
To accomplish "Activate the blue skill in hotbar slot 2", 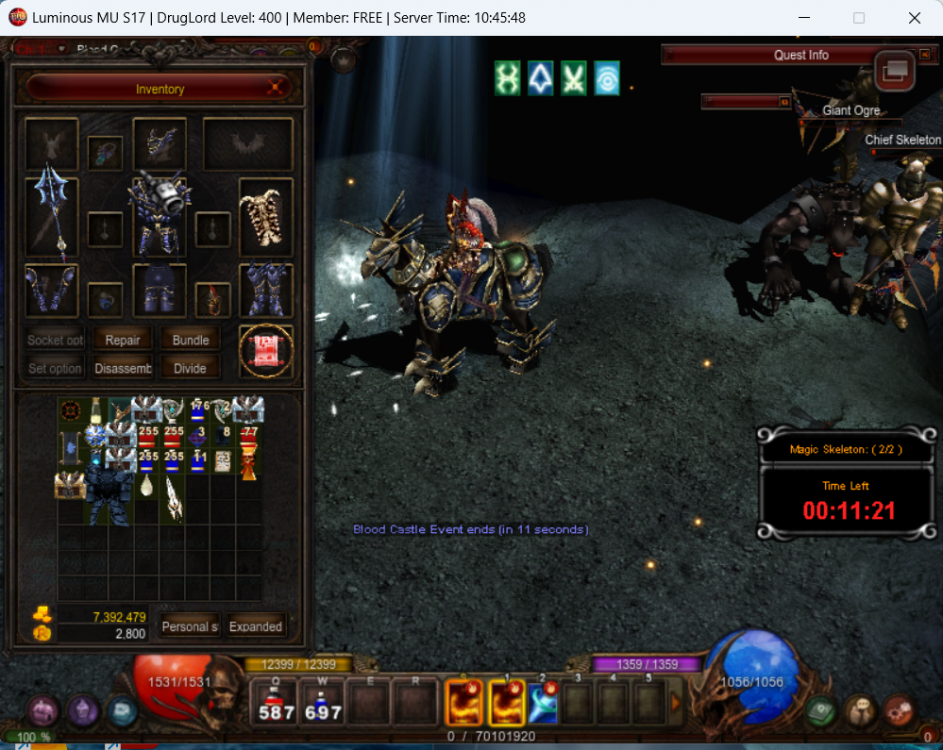I will [x=543, y=701].
